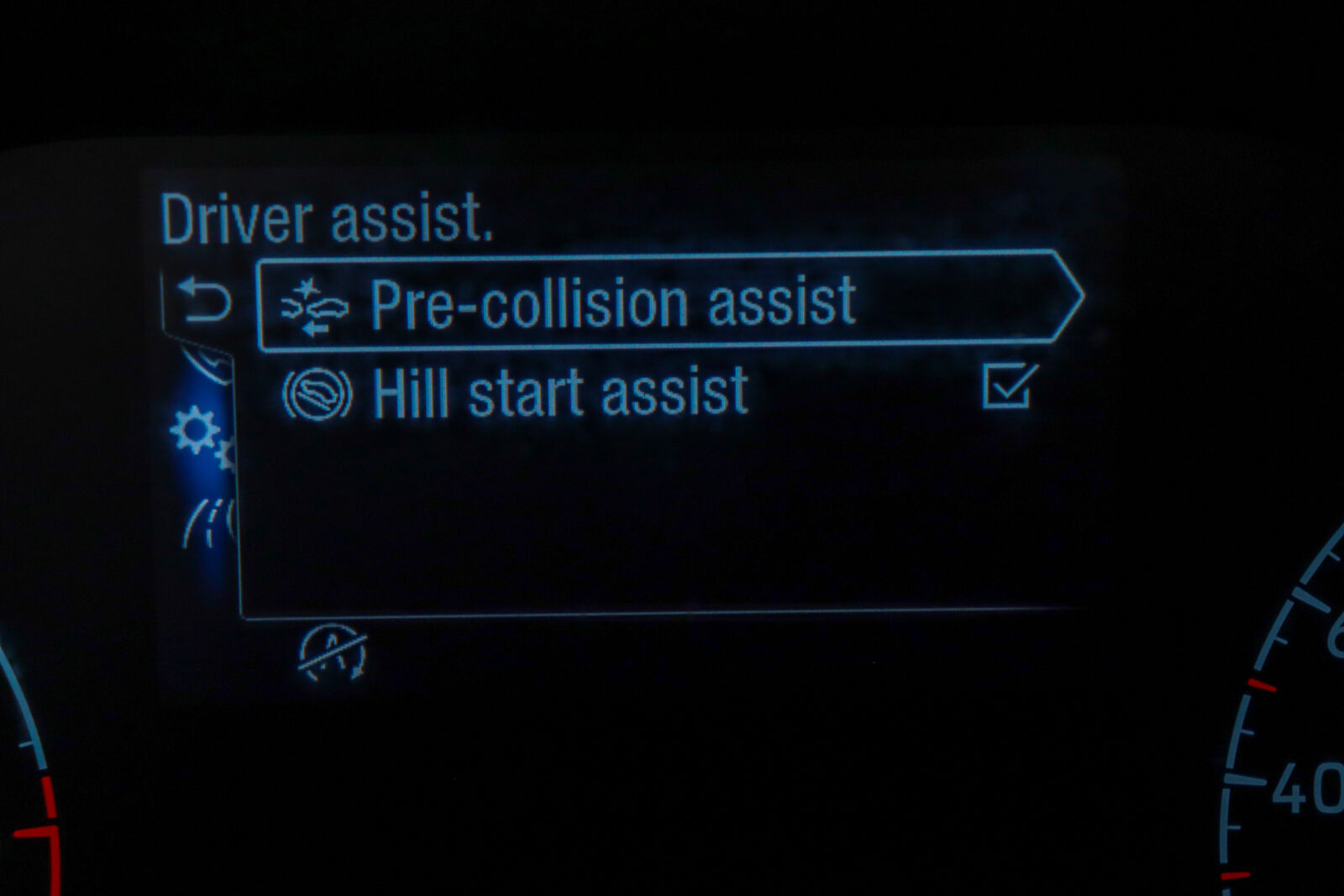Image resolution: width=1344 pixels, height=896 pixels.
Task: Open the Pre-collision assist entry
Action: point(612,302)
